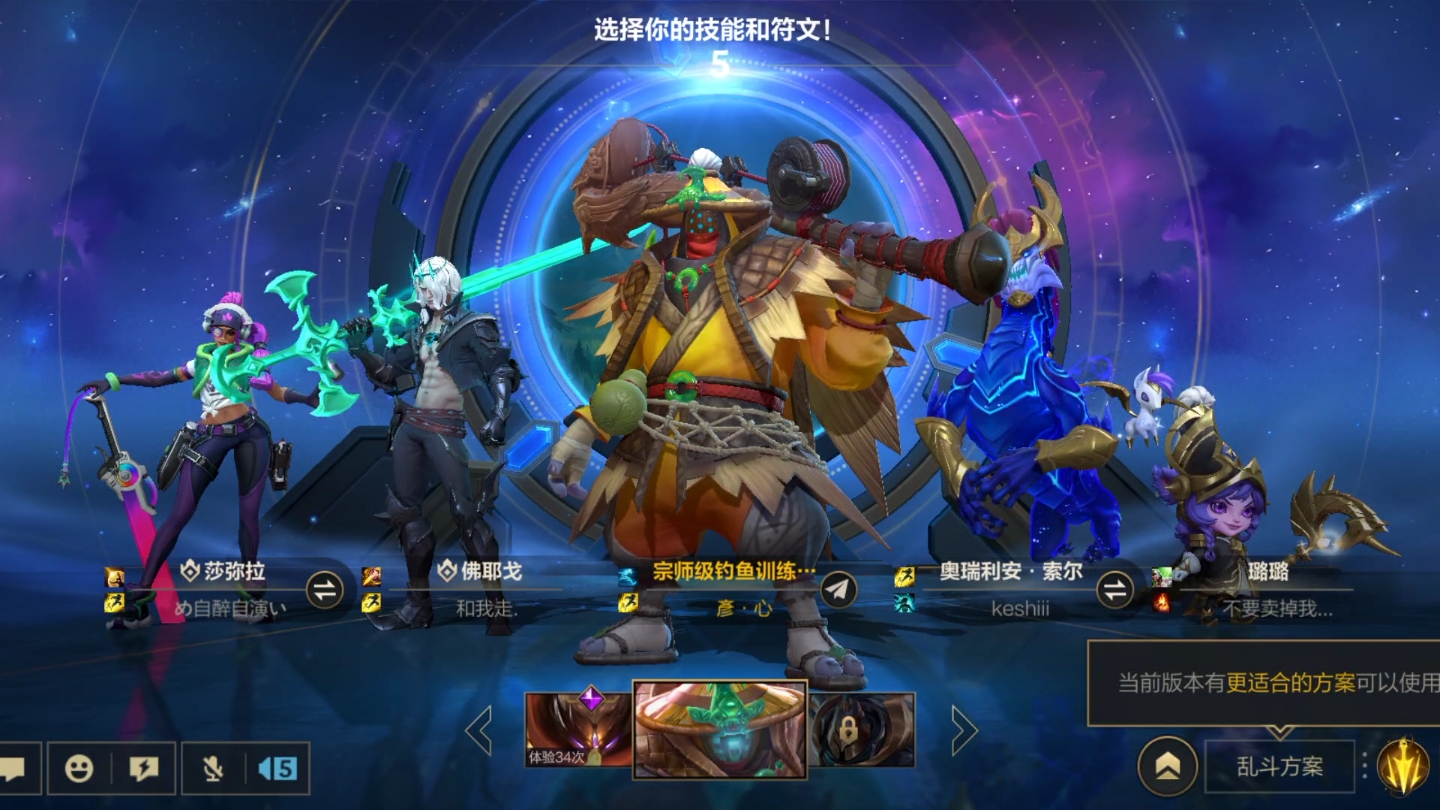Viewport: 1440px width, 810px height.
Task: Open the 乱斗方案 loadout selector
Action: 1279,767
